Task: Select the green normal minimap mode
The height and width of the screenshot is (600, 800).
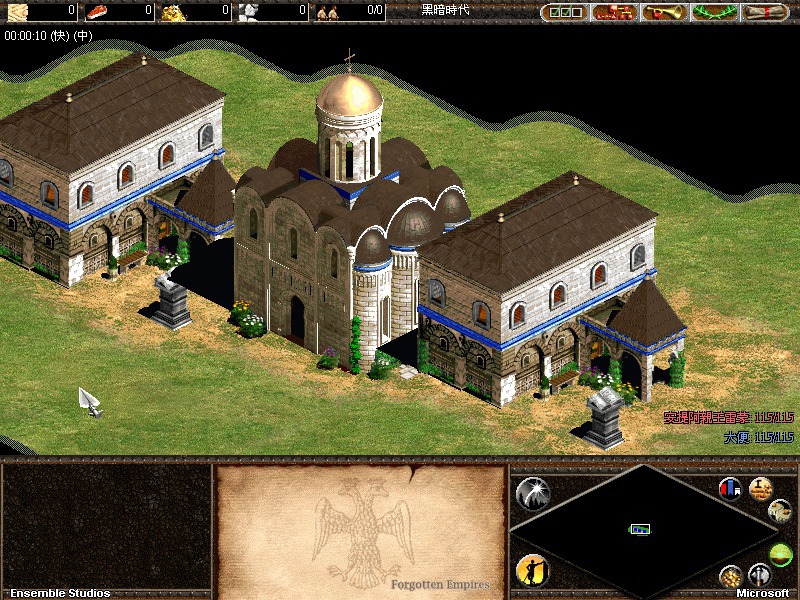Action: coord(780,553)
